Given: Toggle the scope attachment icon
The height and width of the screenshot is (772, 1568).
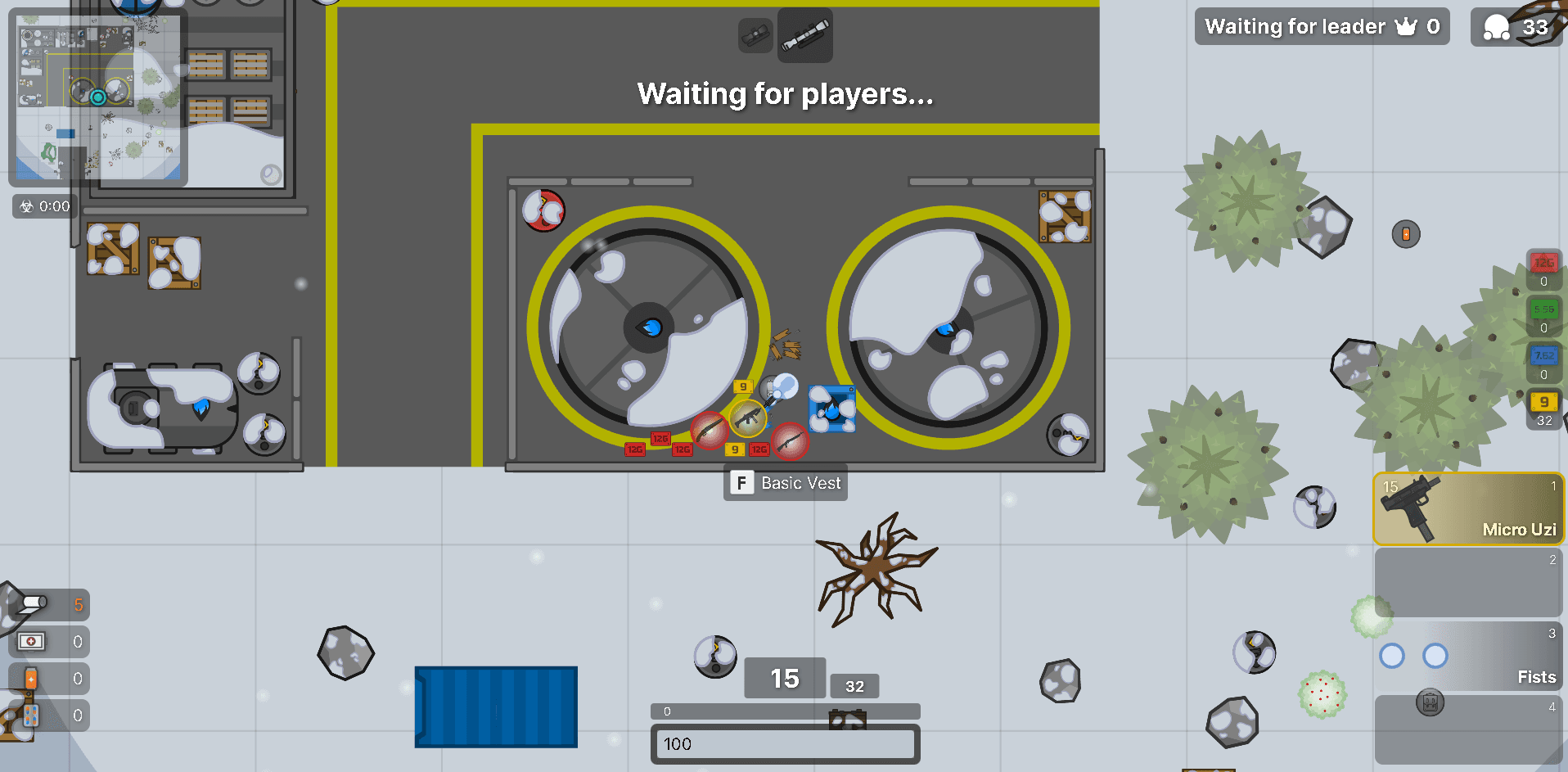Looking at the screenshot, I should coord(804,35).
